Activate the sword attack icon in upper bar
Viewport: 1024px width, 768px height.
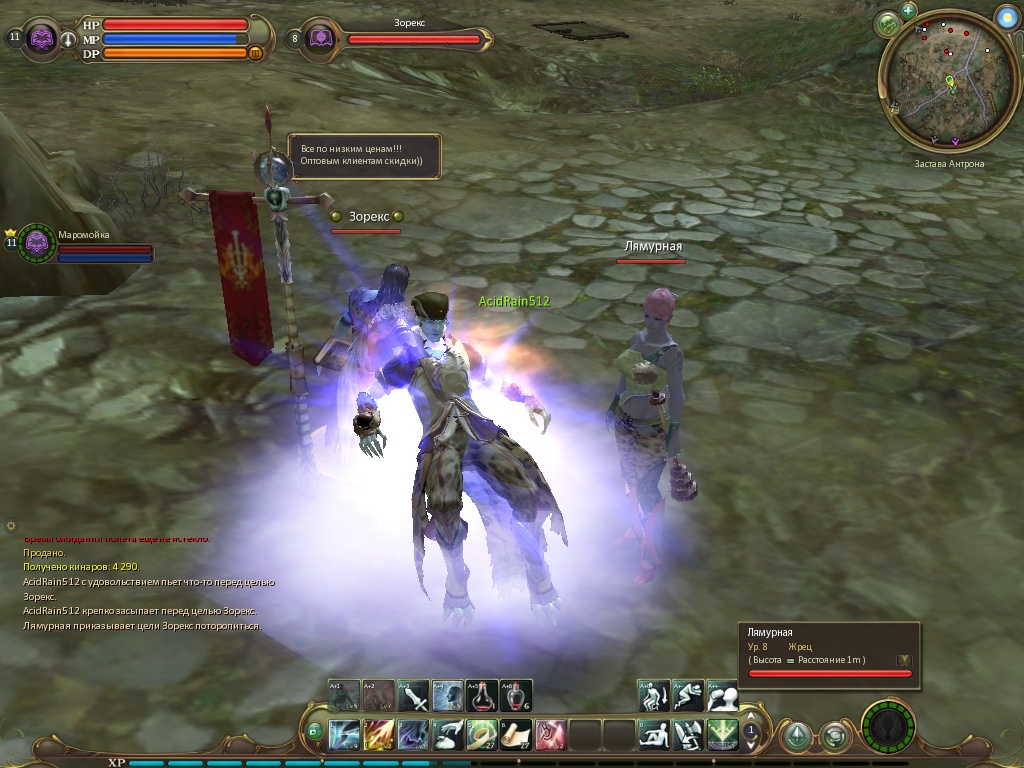(x=413, y=695)
